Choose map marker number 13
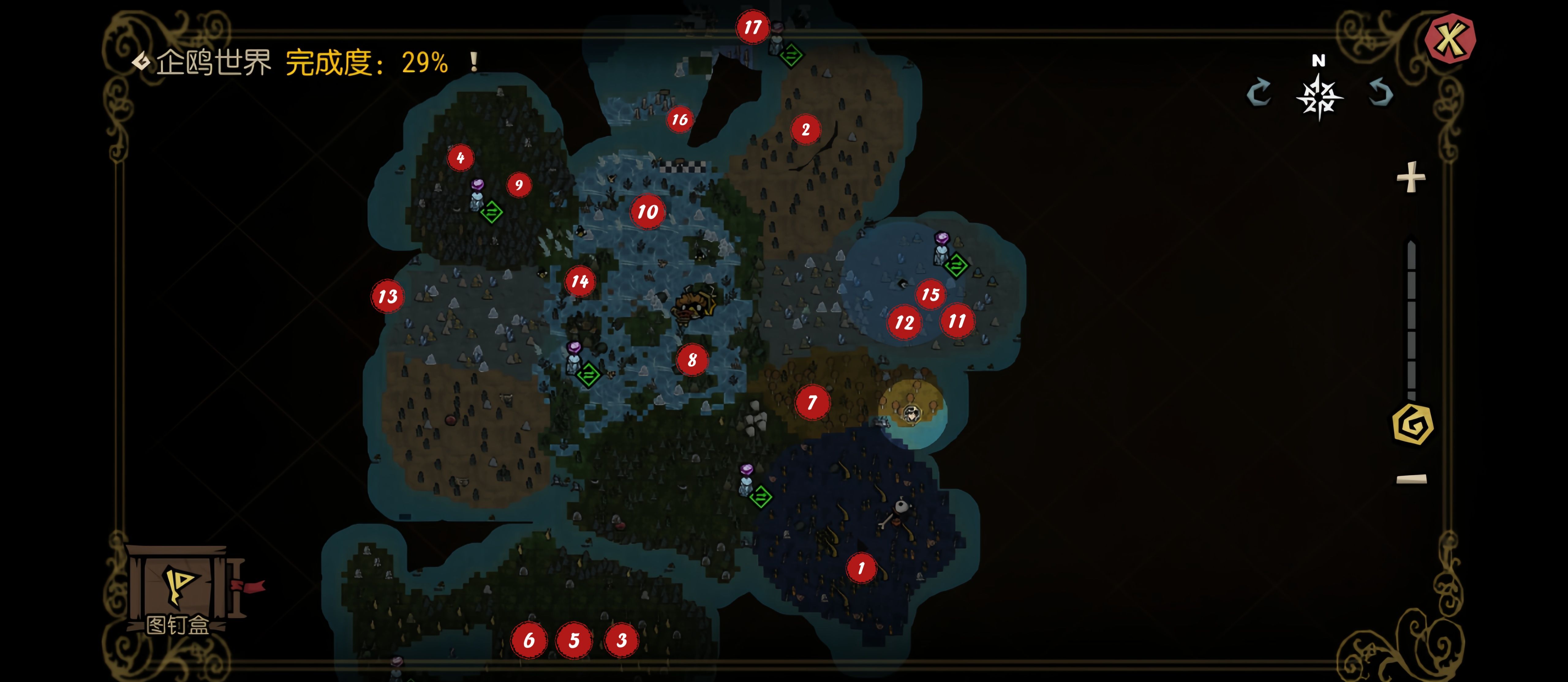The width and height of the screenshot is (1568, 682). pos(388,296)
